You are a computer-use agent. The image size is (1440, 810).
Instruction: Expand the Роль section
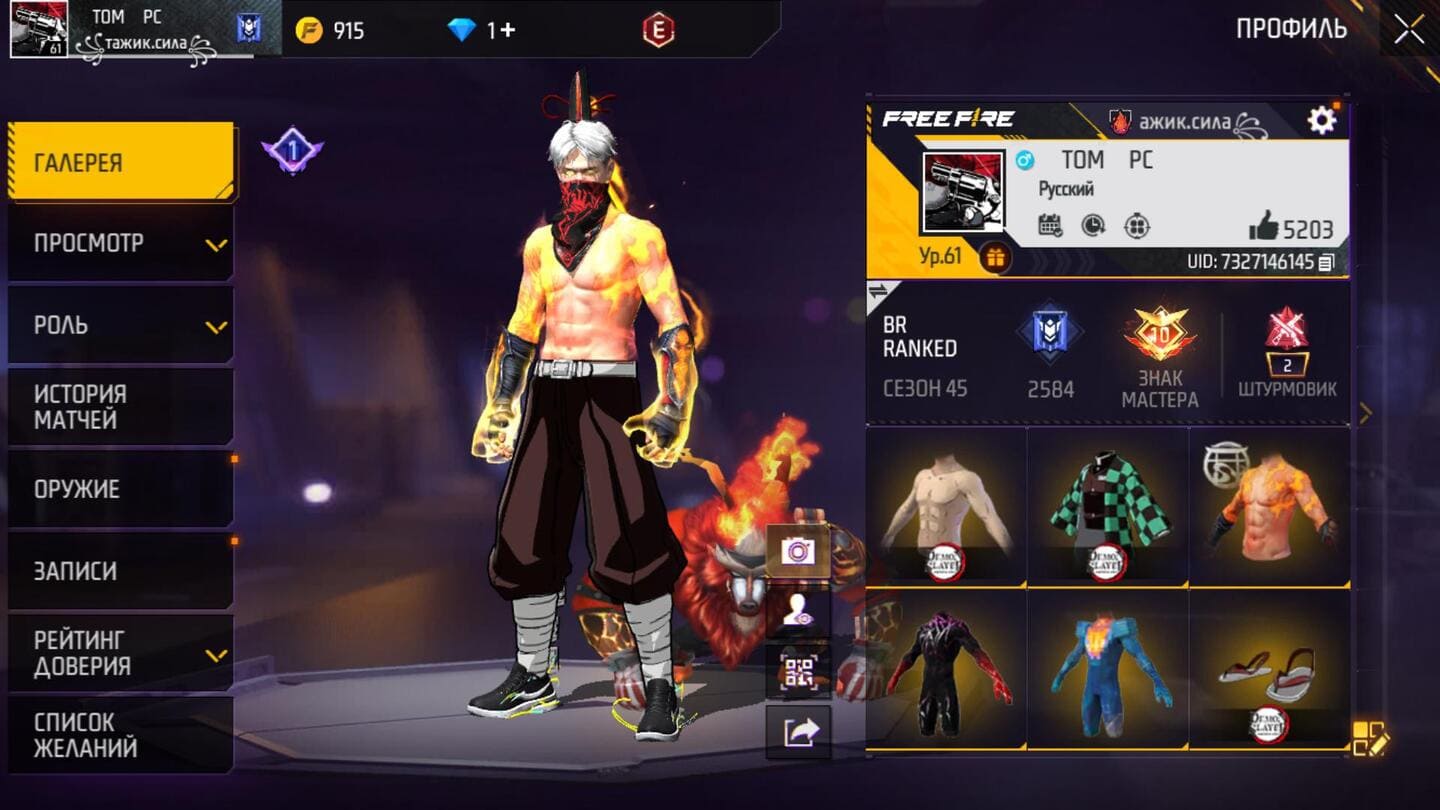pyautogui.click(x=121, y=325)
